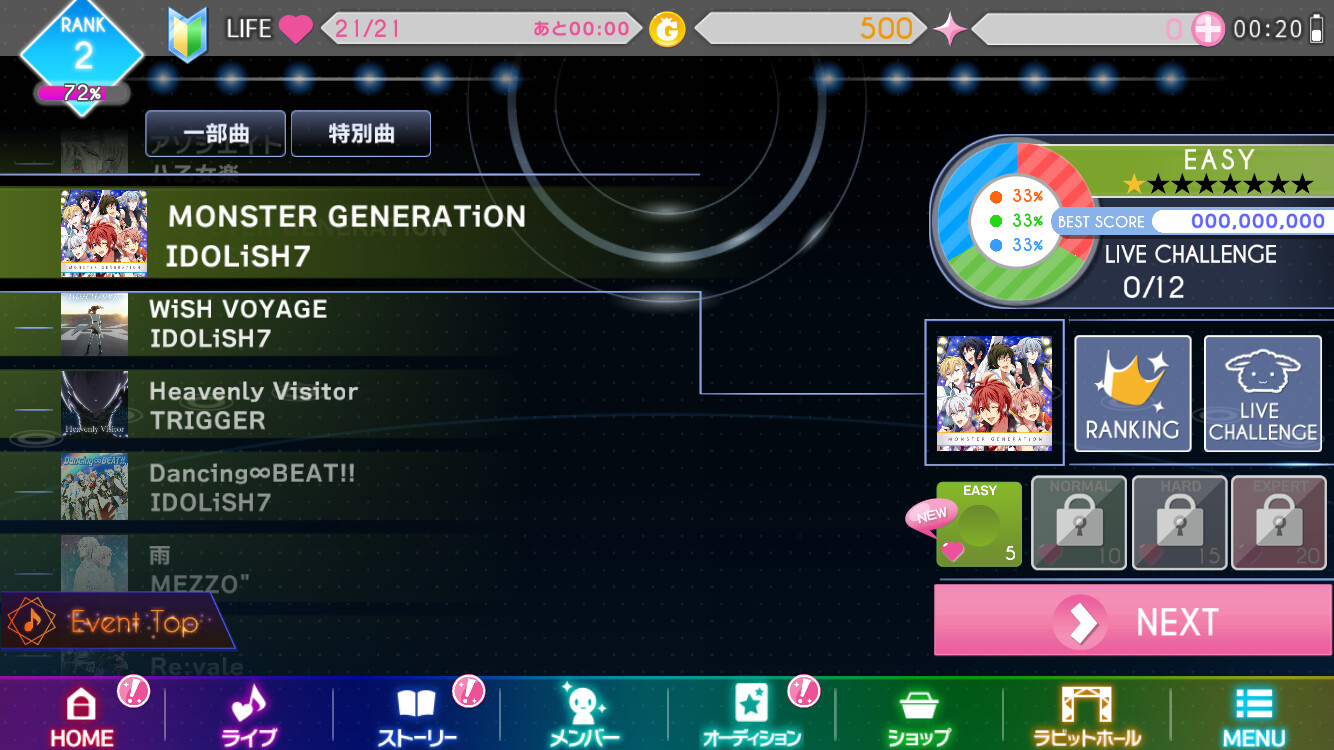Select the オーディション (Audition) star icon
This screenshot has height=750, width=1334.
click(750, 705)
